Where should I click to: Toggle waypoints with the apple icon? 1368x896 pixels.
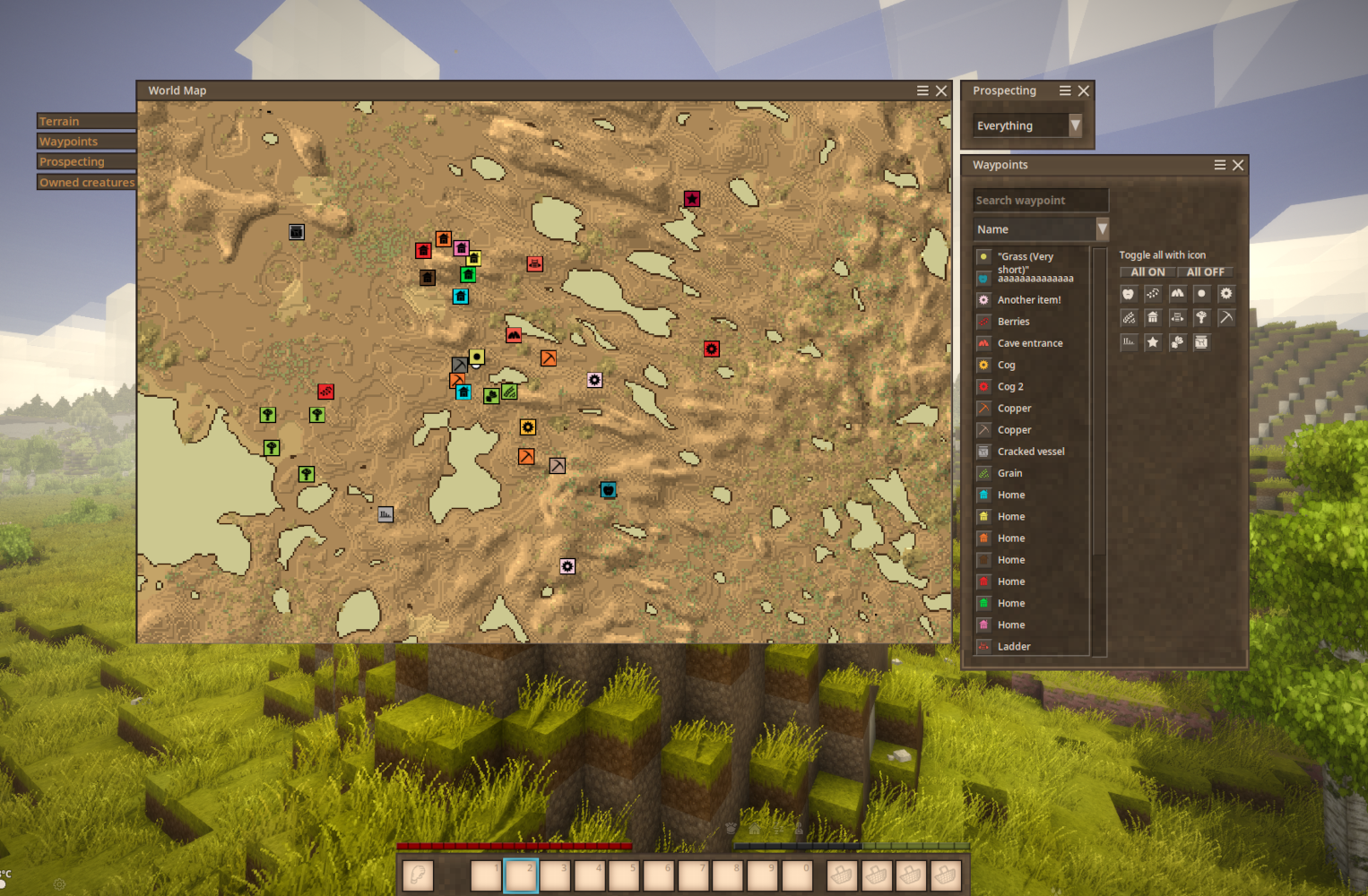pyautogui.click(x=1129, y=294)
